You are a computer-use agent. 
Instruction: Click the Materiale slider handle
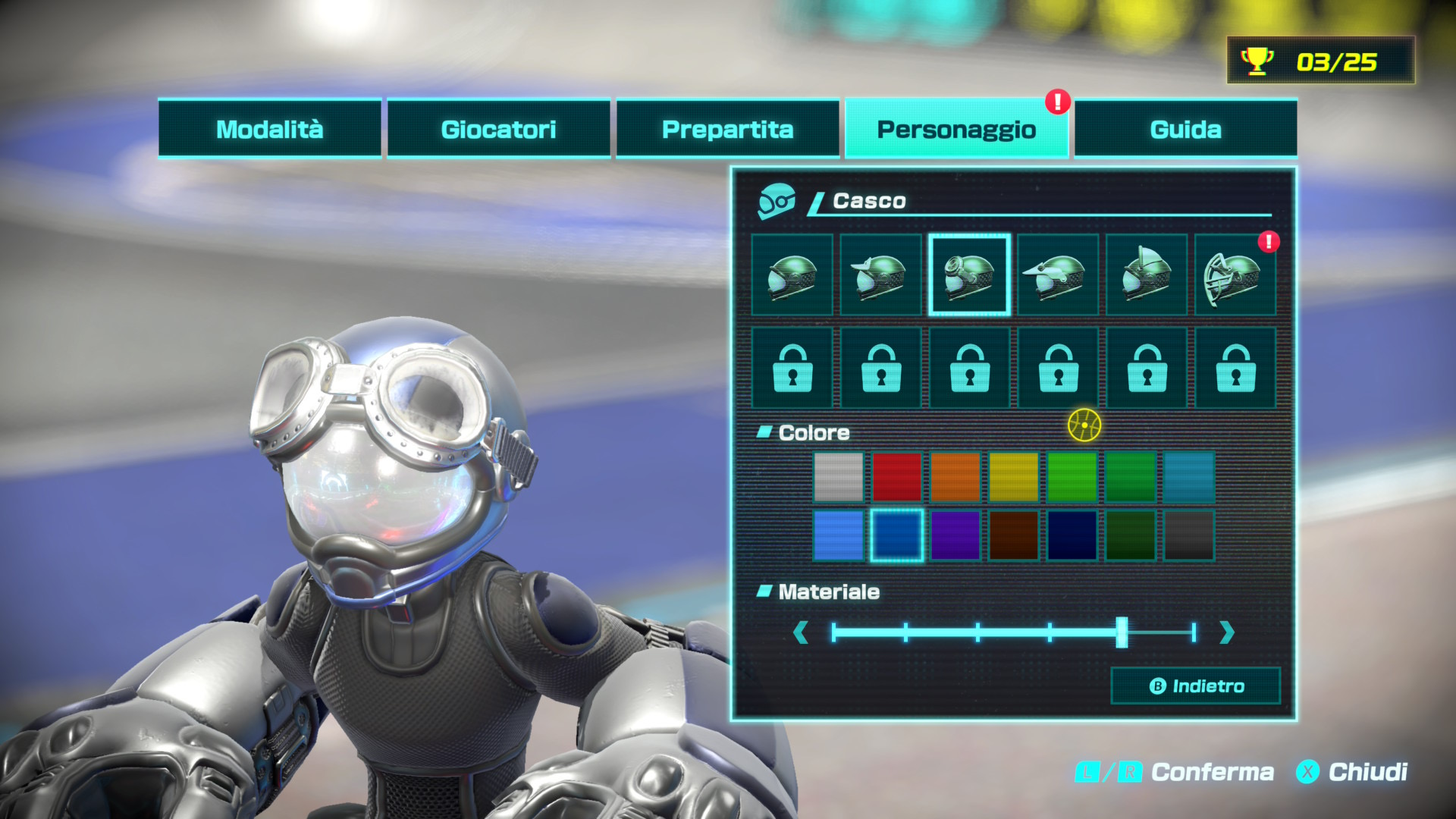pyautogui.click(x=1122, y=632)
